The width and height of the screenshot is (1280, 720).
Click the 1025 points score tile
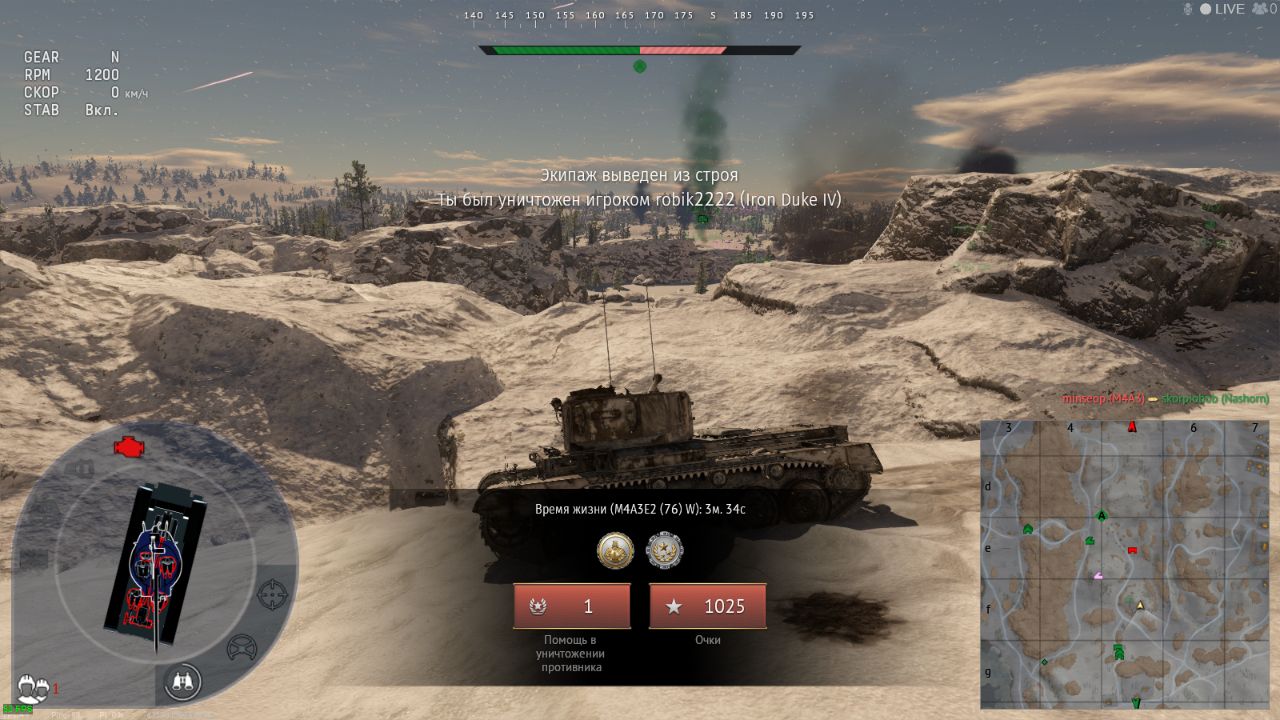click(707, 606)
